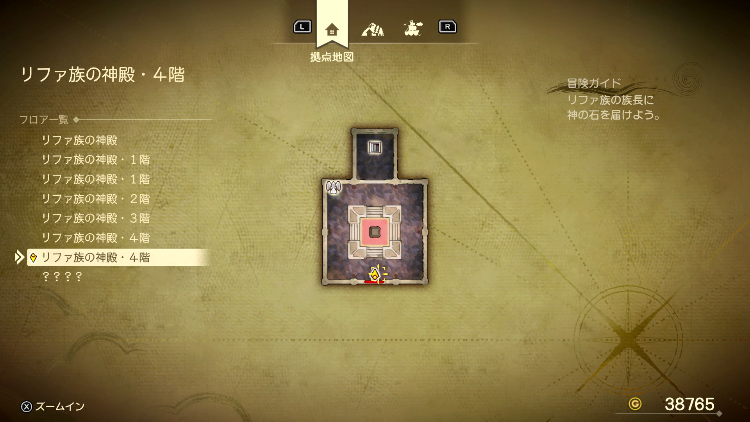Click the highlighted リファ族の神殿・4階 entry

95,257
